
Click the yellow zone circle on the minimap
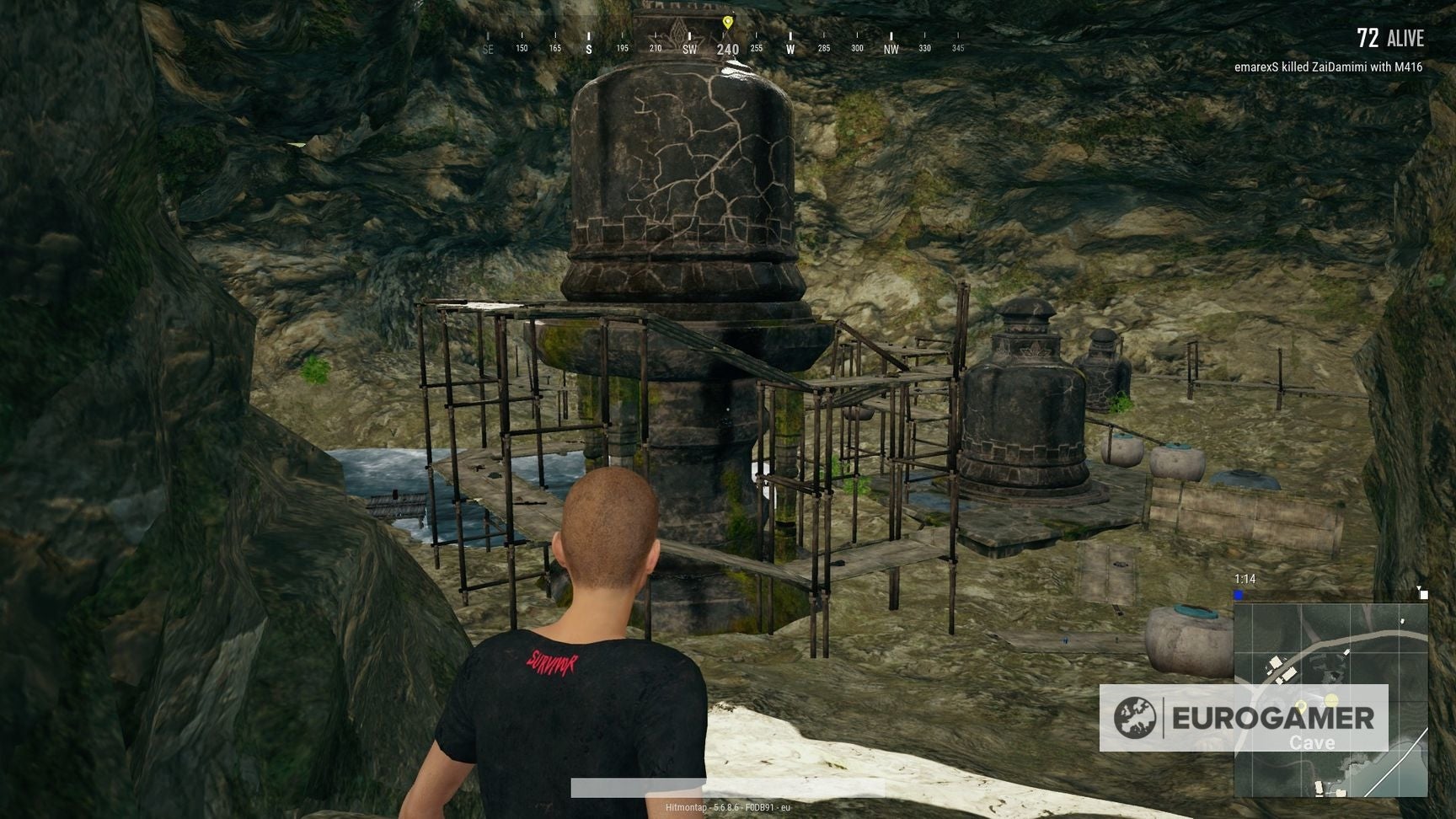pyautogui.click(x=1331, y=699)
